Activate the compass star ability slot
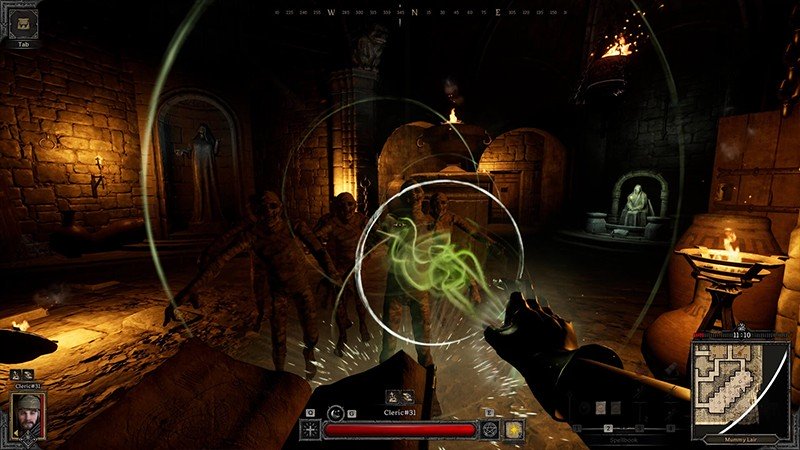This screenshot has width=800, height=450. click(310, 429)
